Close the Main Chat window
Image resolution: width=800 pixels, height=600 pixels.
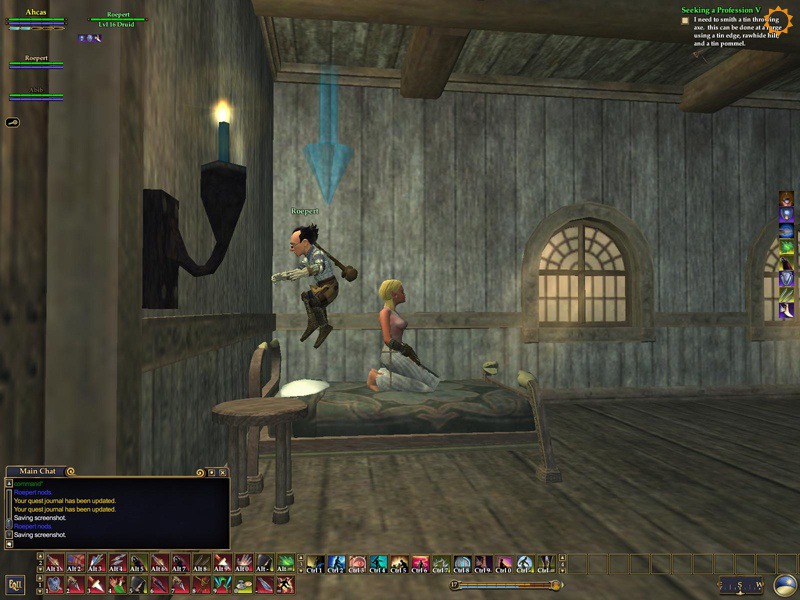[223, 472]
